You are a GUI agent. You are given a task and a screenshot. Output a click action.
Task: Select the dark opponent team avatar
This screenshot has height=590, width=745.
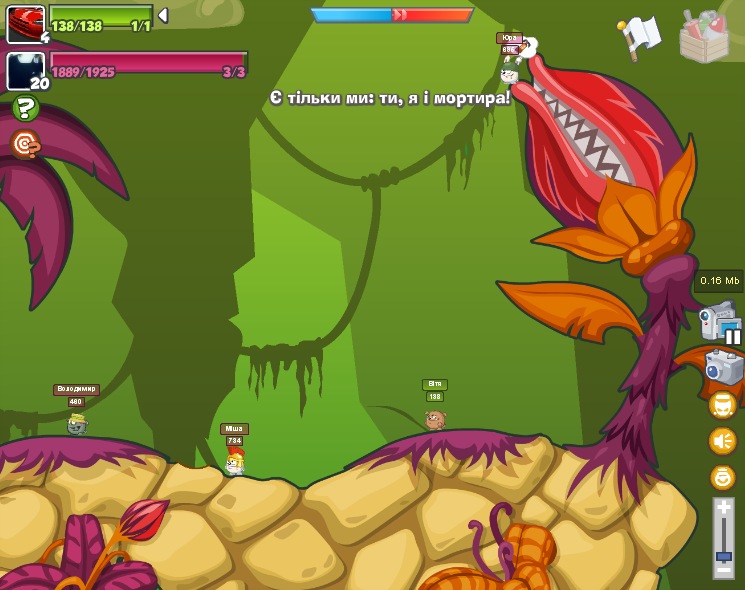tap(25, 71)
